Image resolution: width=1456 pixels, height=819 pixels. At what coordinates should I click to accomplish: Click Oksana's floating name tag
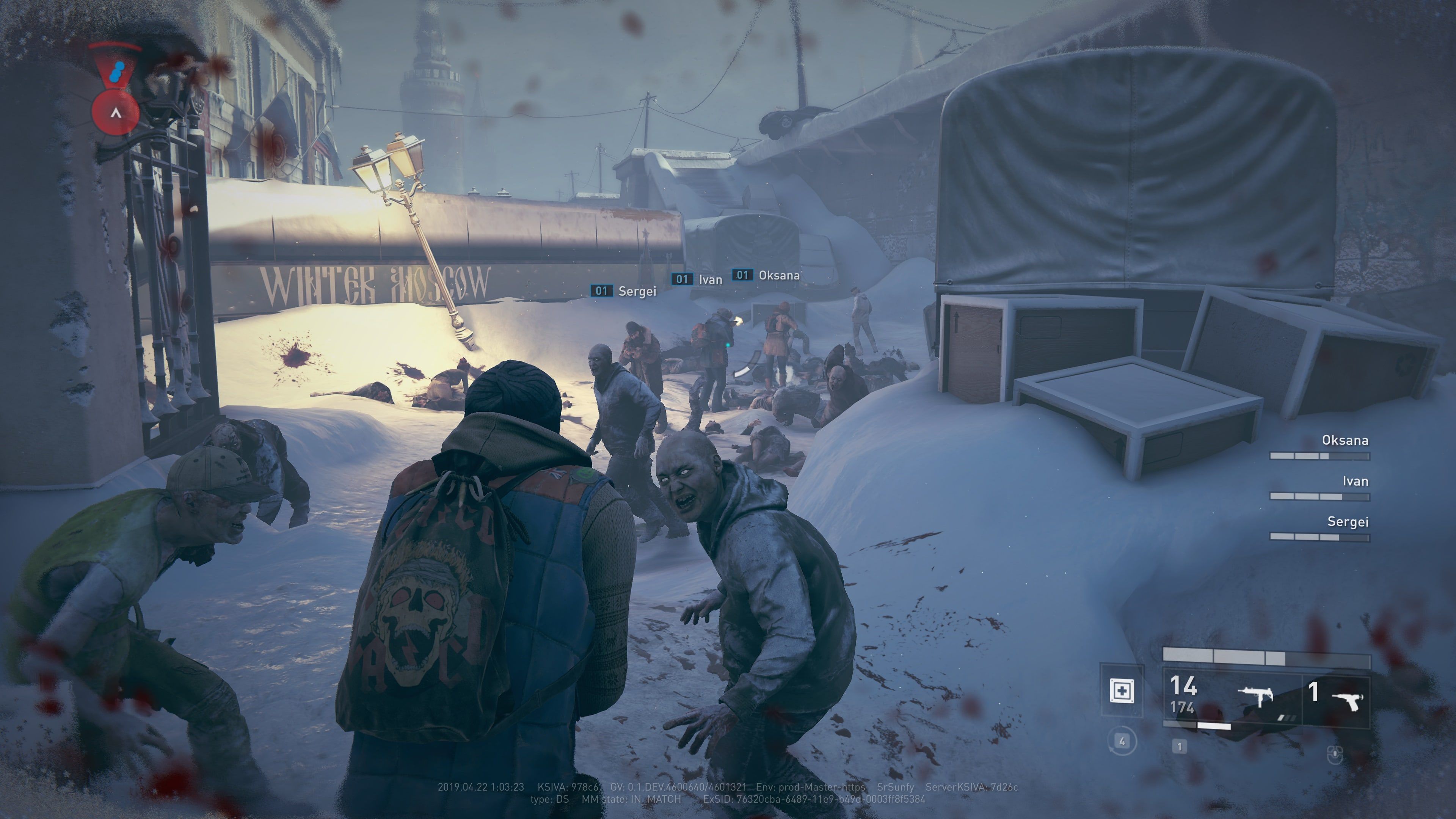pyautogui.click(x=766, y=276)
